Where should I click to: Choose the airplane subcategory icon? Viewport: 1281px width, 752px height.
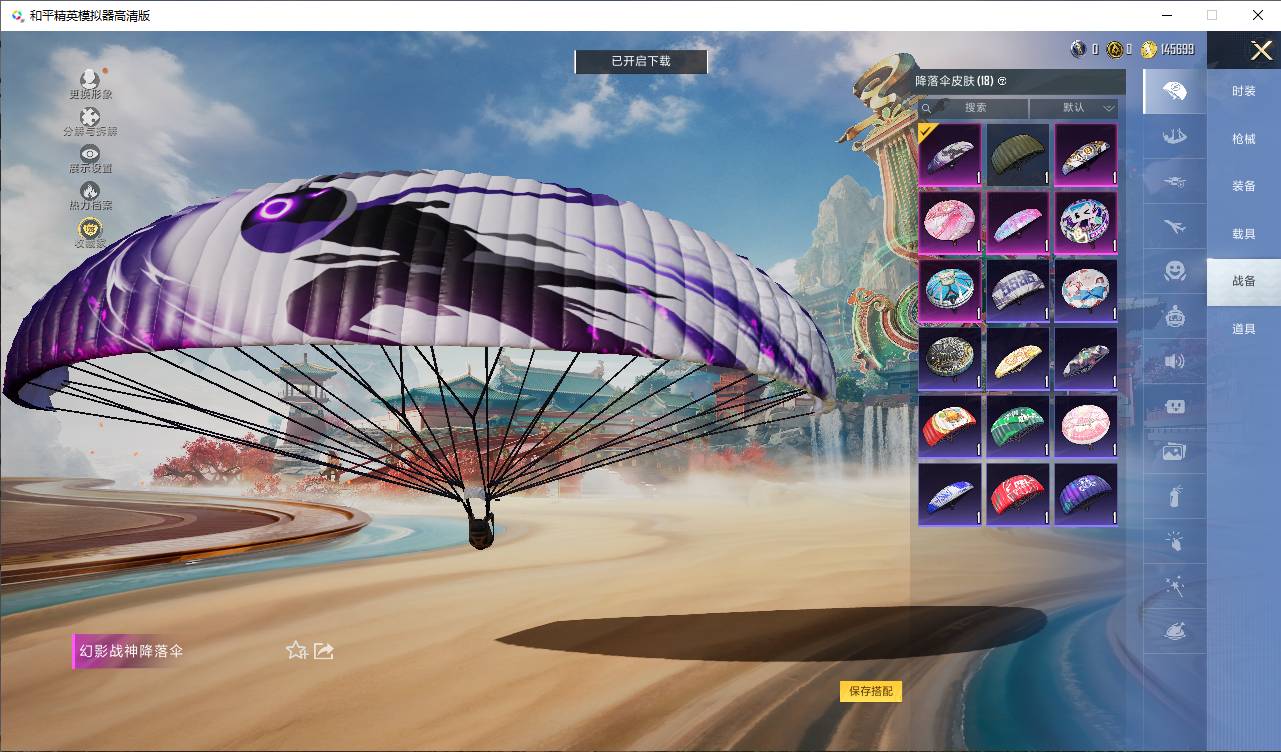(x=1174, y=227)
